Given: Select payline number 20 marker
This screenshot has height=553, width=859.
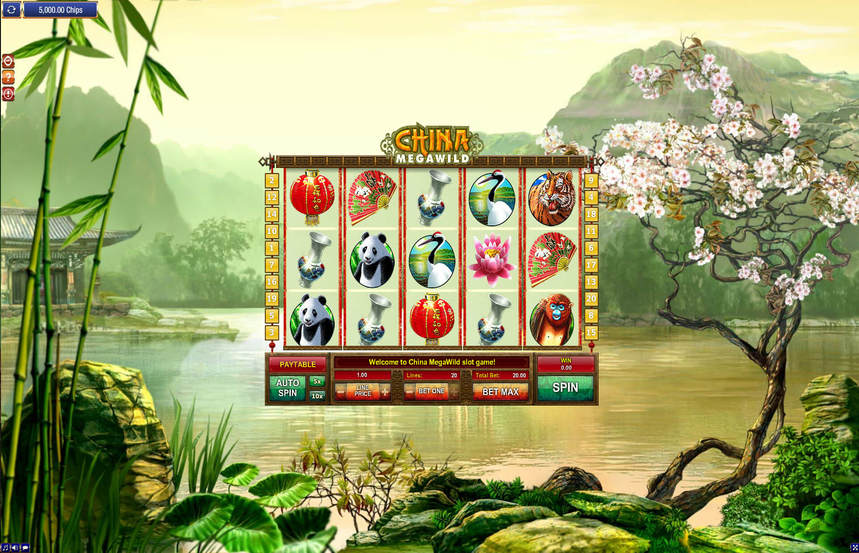Looking at the screenshot, I should (x=591, y=298).
